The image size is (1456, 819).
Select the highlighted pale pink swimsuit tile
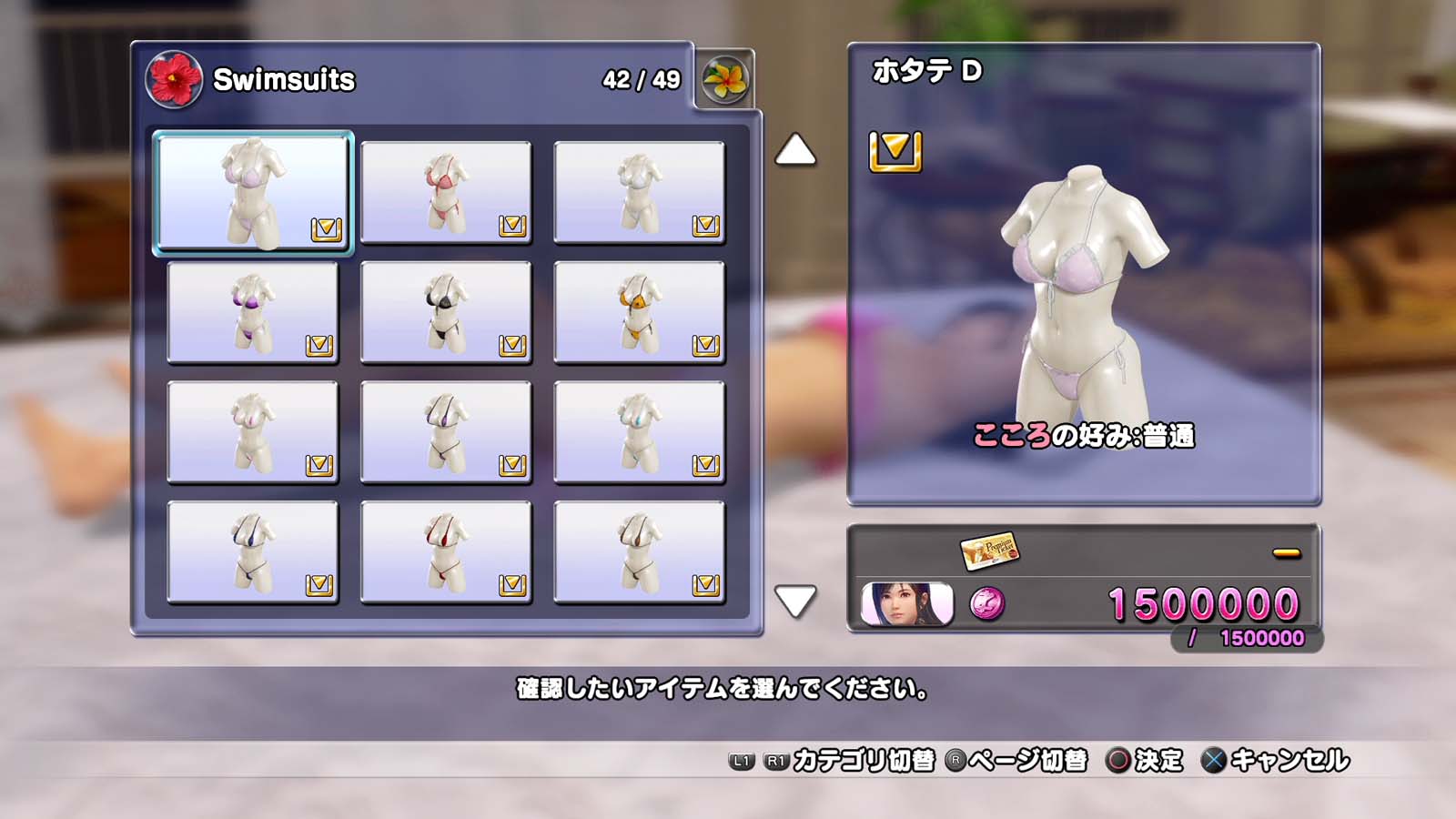[x=253, y=192]
